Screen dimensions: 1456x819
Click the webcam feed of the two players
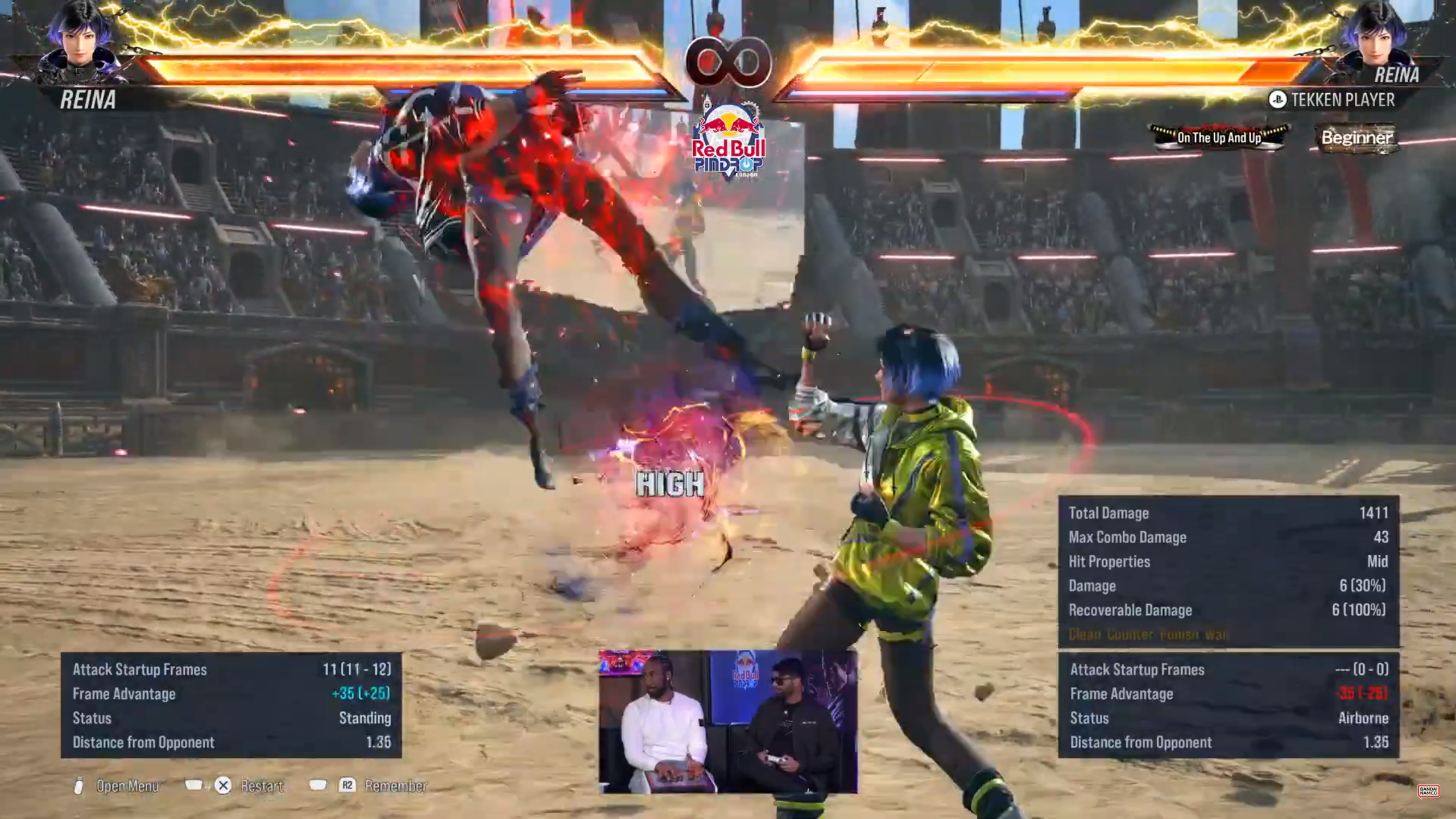(x=727, y=721)
